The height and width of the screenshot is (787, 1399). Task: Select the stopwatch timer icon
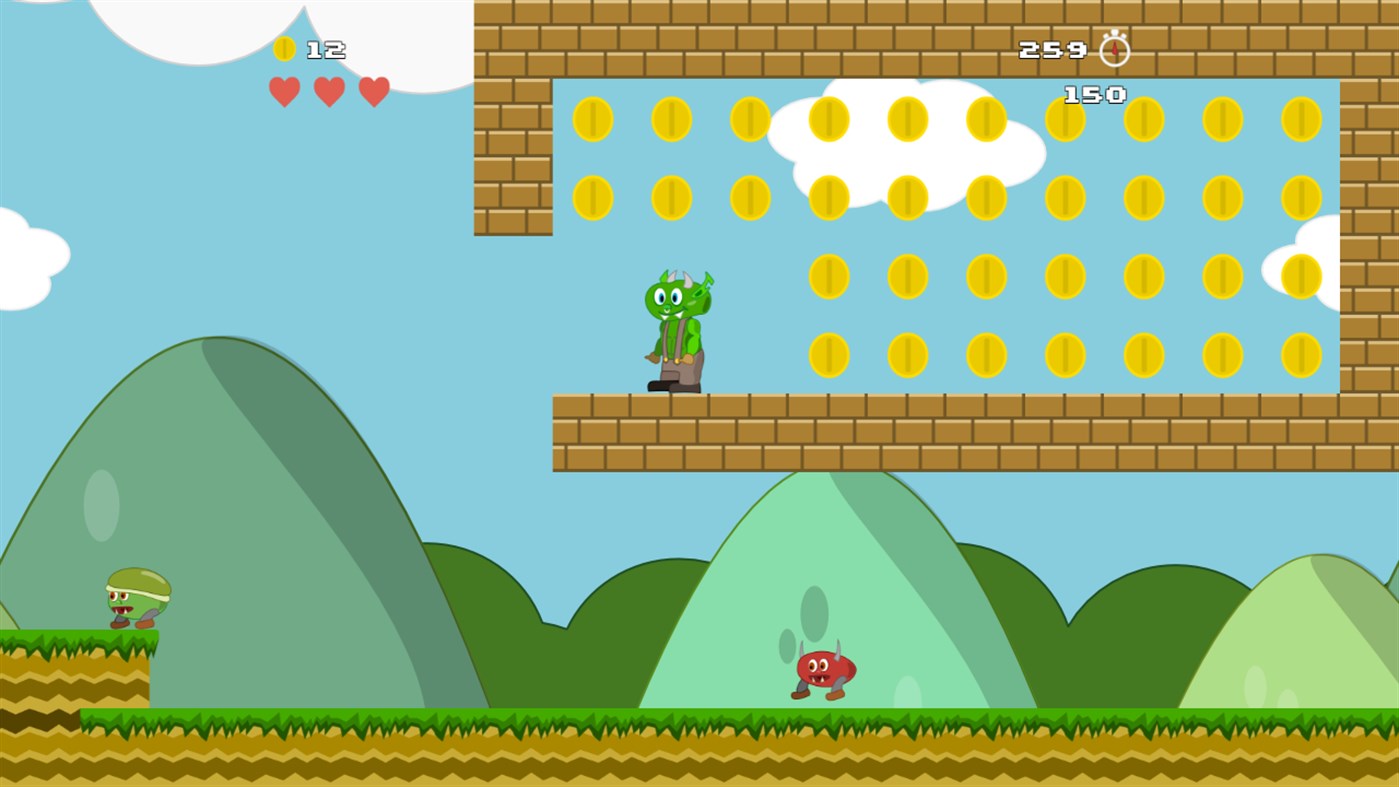1113,47
